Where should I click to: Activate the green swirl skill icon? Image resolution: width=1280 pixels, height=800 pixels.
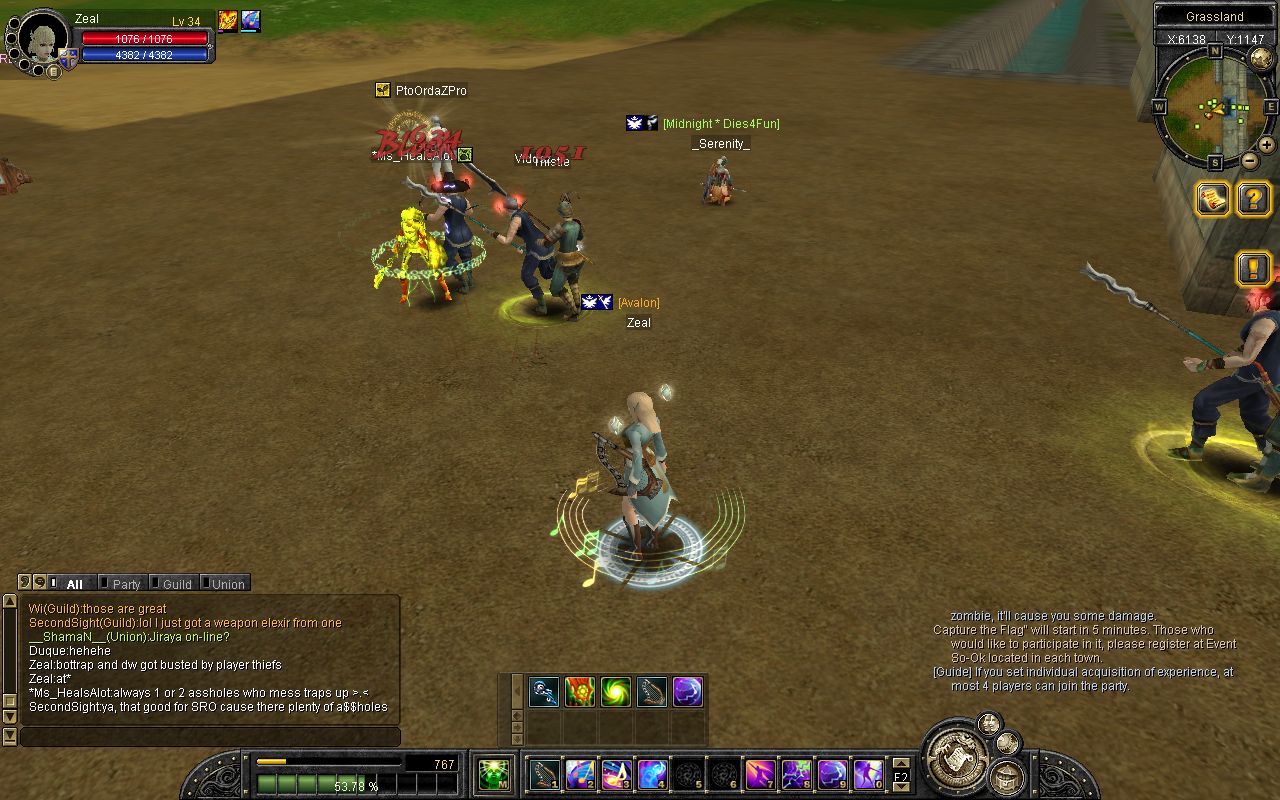pyautogui.click(x=616, y=692)
